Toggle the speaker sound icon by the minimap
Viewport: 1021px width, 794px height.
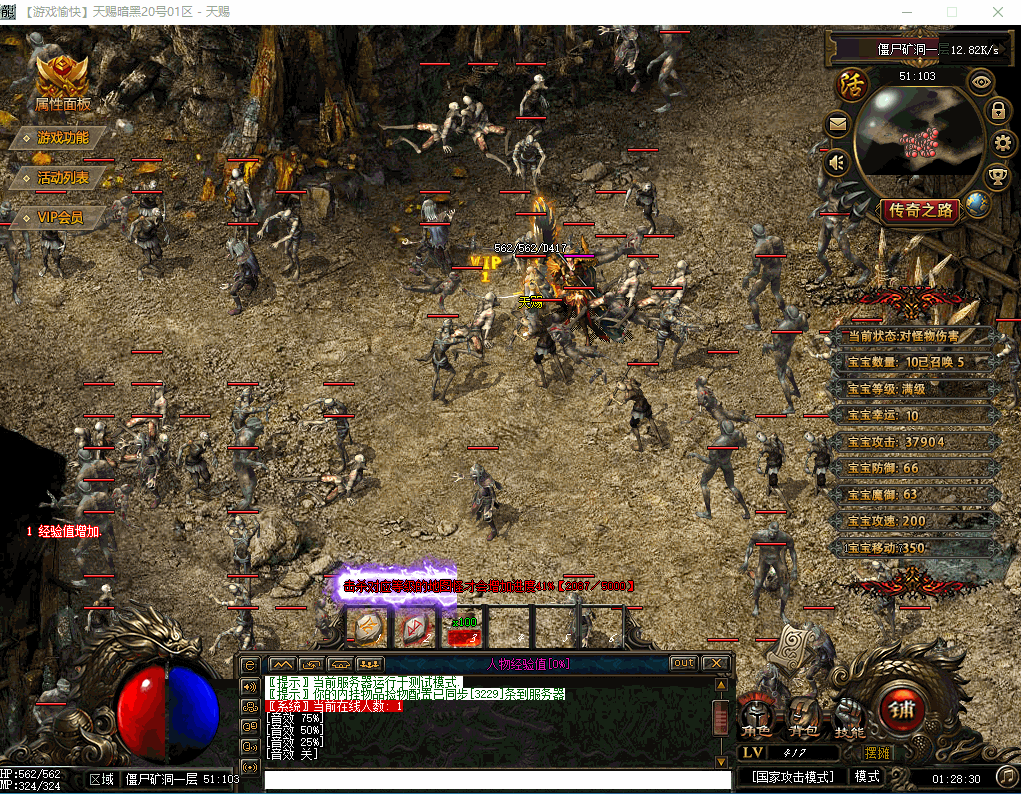837,162
